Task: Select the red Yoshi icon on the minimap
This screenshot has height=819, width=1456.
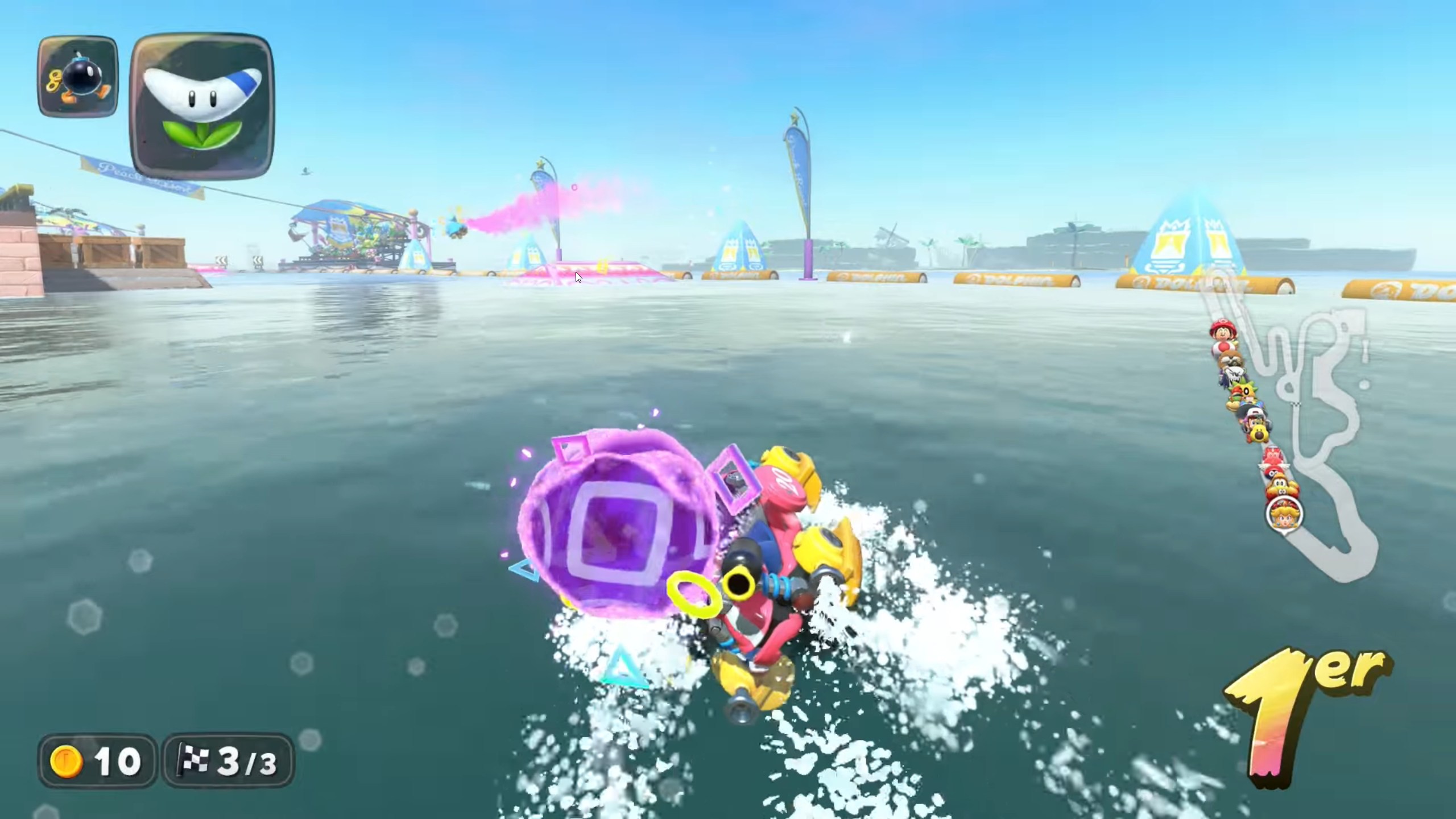Action: point(1272,455)
